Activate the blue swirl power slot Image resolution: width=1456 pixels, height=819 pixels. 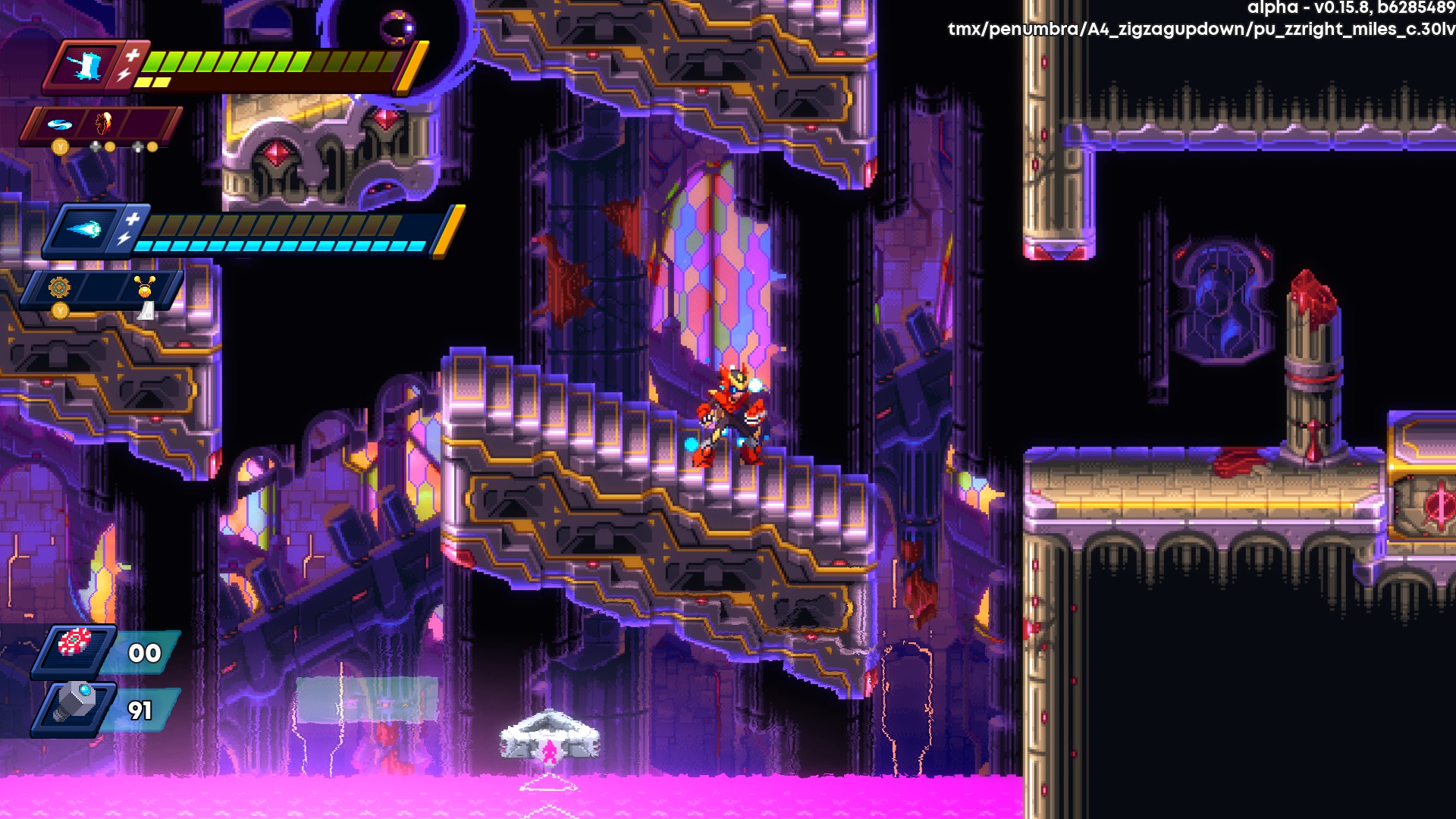(59, 124)
